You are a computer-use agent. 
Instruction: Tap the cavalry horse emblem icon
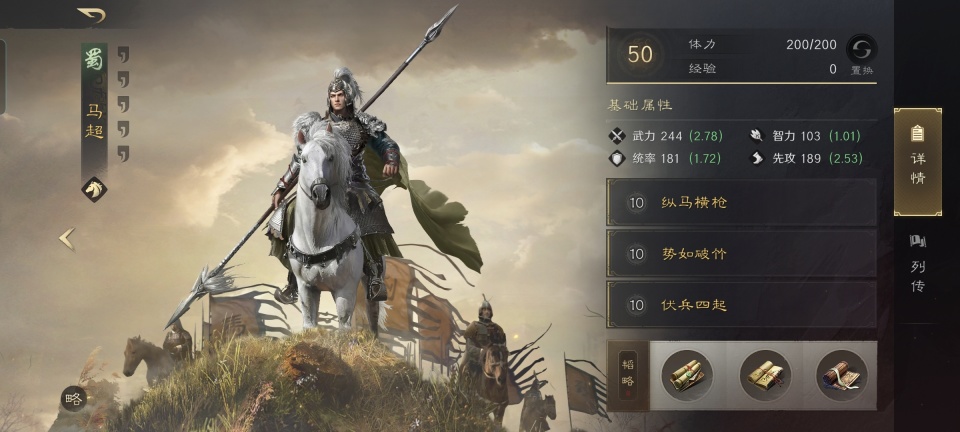pos(94,189)
